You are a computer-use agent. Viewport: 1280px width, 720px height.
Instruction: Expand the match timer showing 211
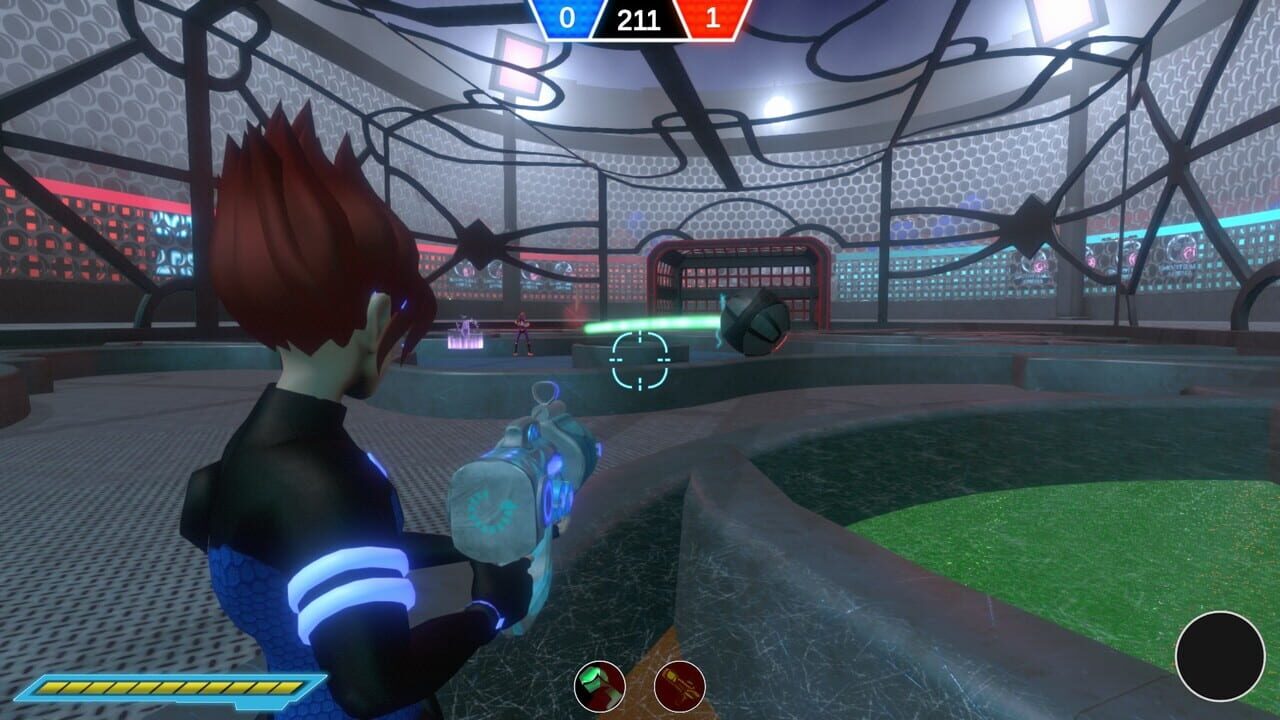[x=639, y=16]
